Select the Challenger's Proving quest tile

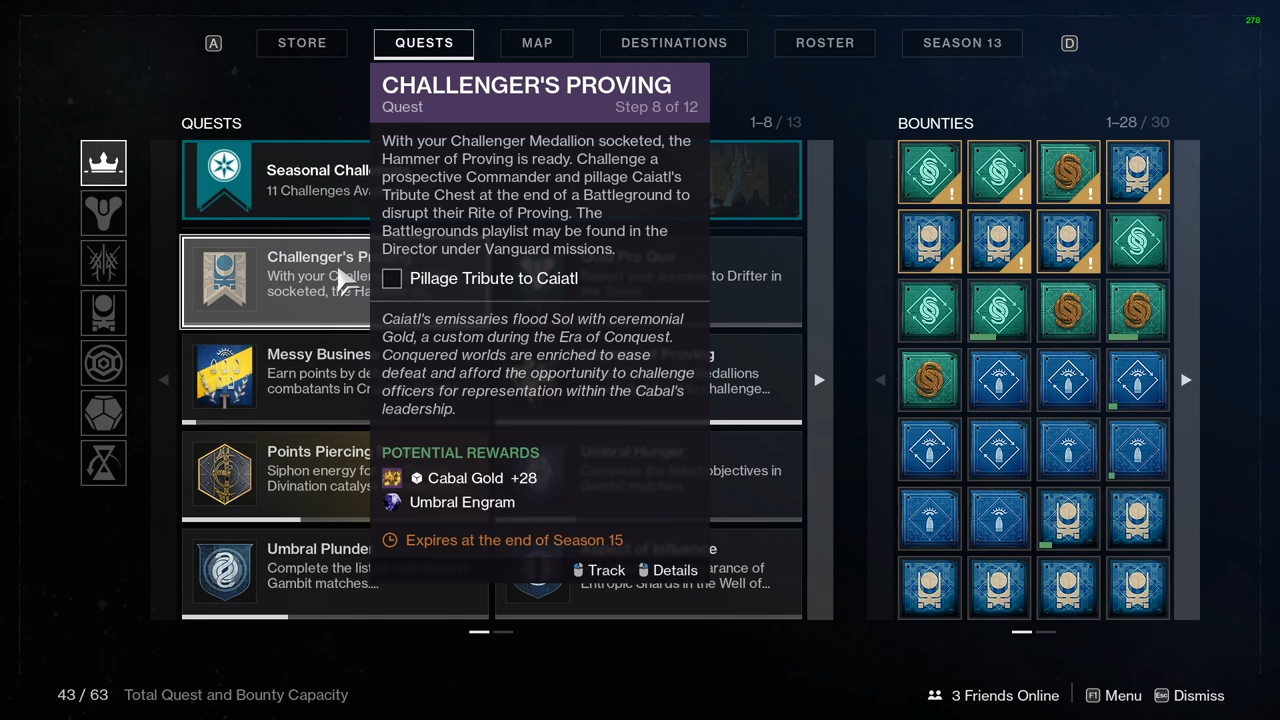click(x=275, y=282)
